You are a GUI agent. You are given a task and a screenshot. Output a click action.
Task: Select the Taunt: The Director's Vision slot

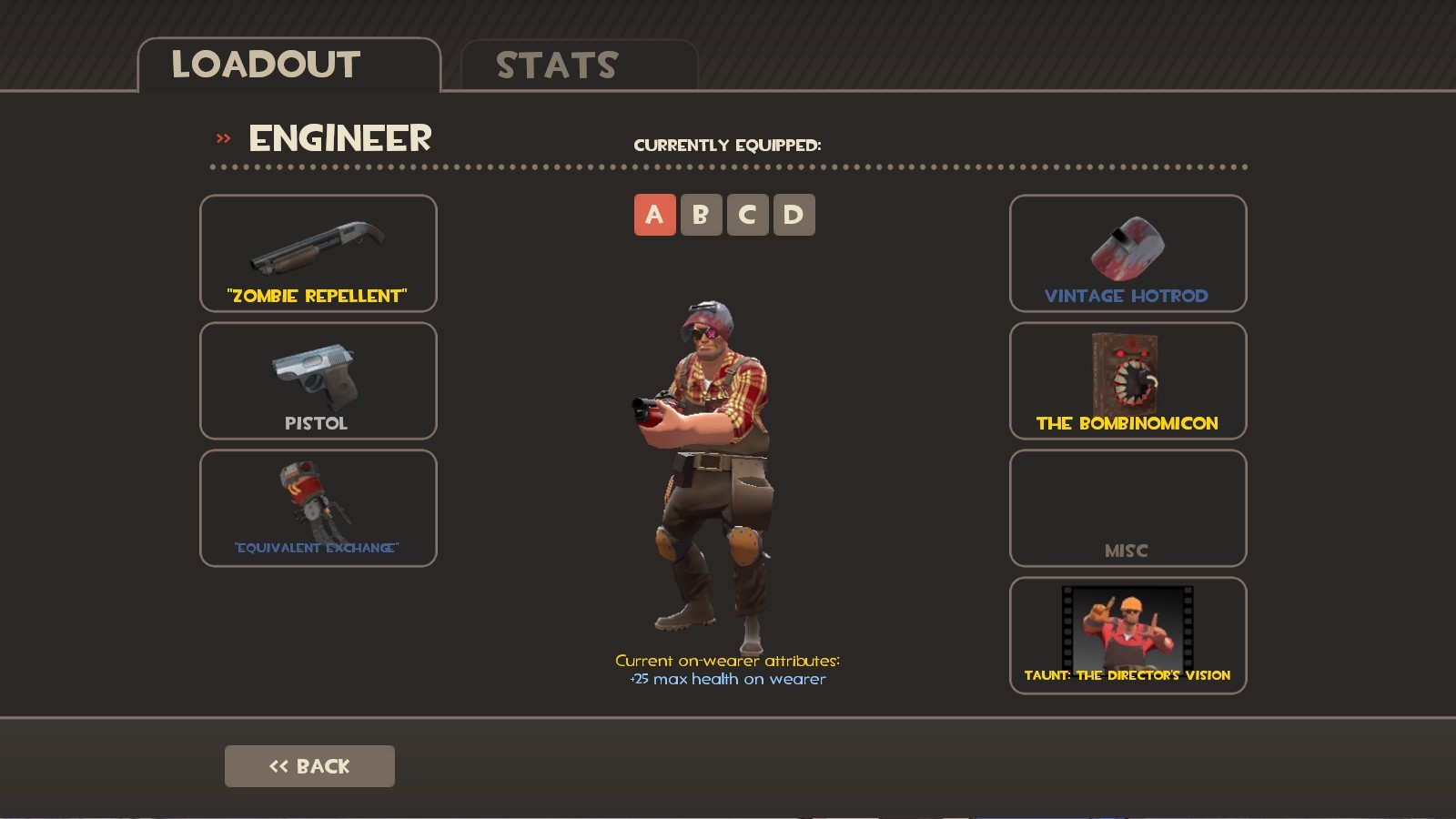(x=1127, y=636)
